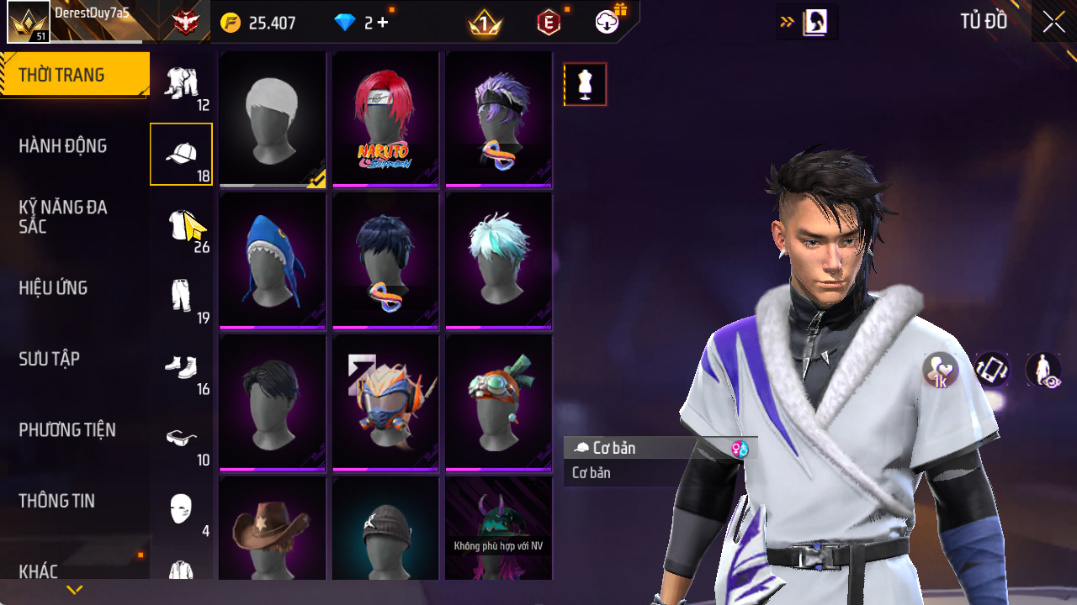This screenshot has width=1077, height=605.
Task: Select the red Naruto hair item
Action: pyautogui.click(x=385, y=118)
